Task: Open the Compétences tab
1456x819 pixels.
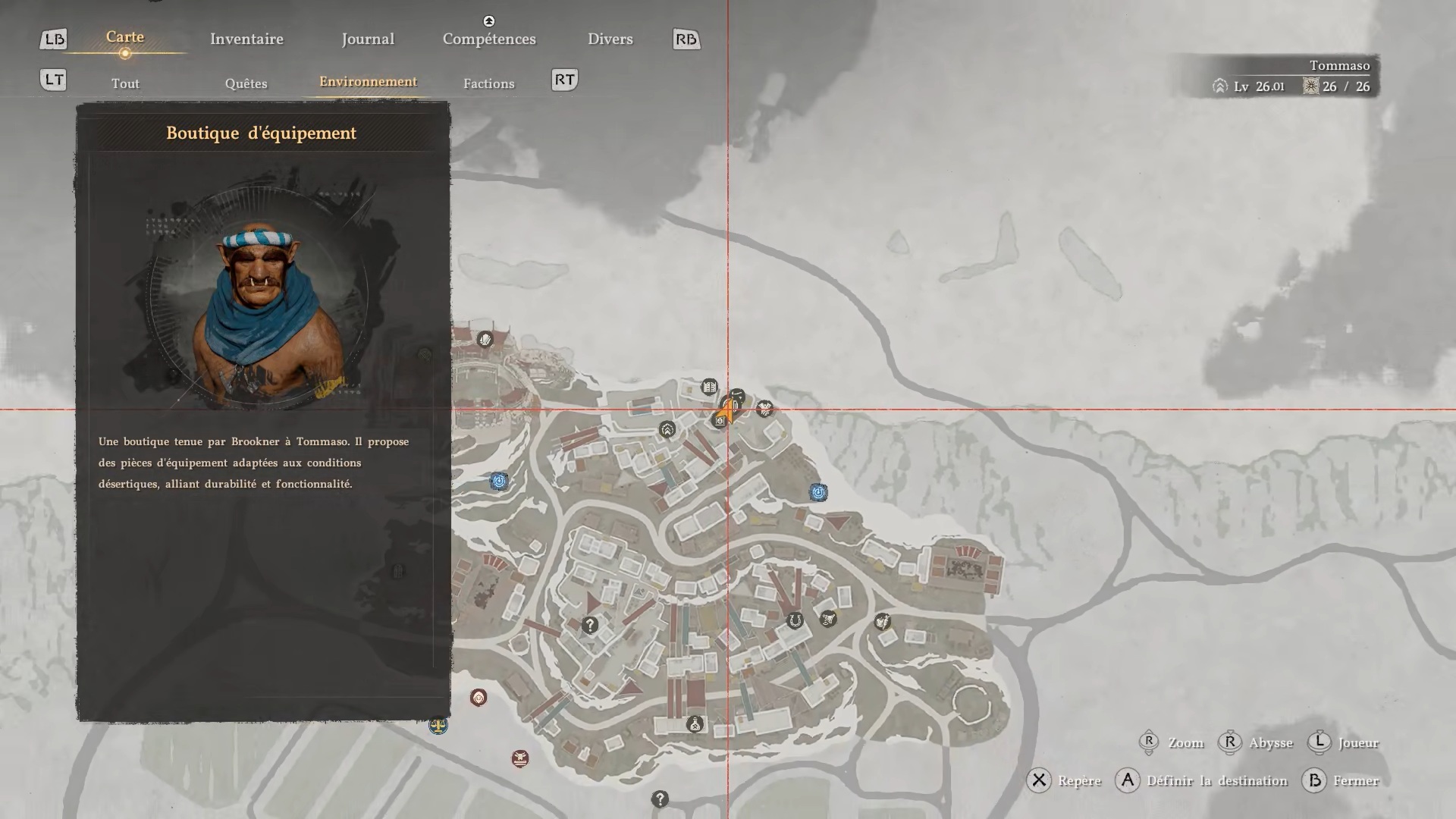Action: point(489,39)
